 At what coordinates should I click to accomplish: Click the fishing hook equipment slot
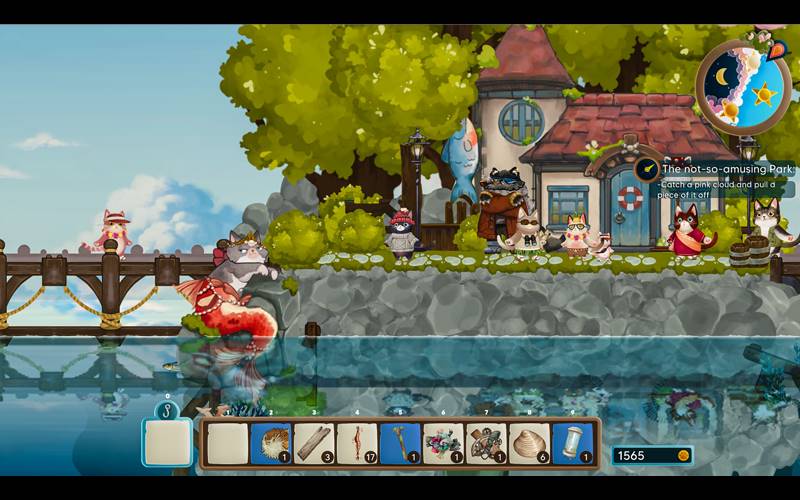tap(167, 441)
